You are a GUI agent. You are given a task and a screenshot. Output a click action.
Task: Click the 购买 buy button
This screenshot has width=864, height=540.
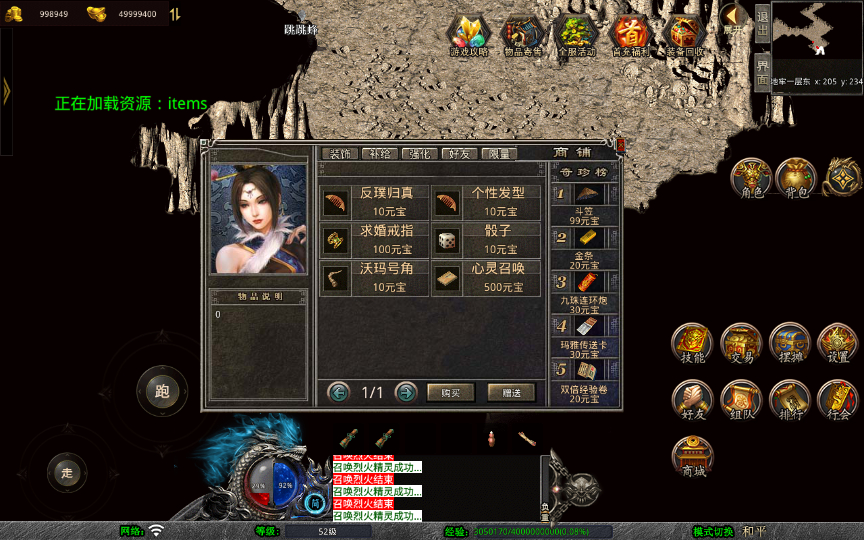click(x=450, y=393)
